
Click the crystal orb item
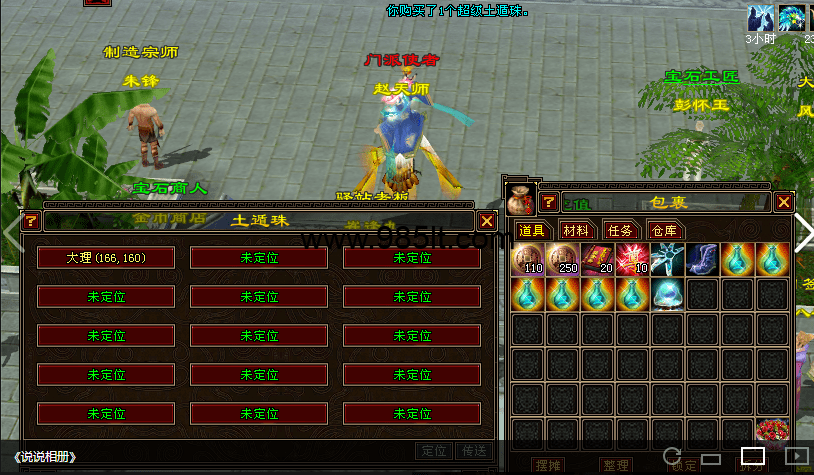coord(668,295)
